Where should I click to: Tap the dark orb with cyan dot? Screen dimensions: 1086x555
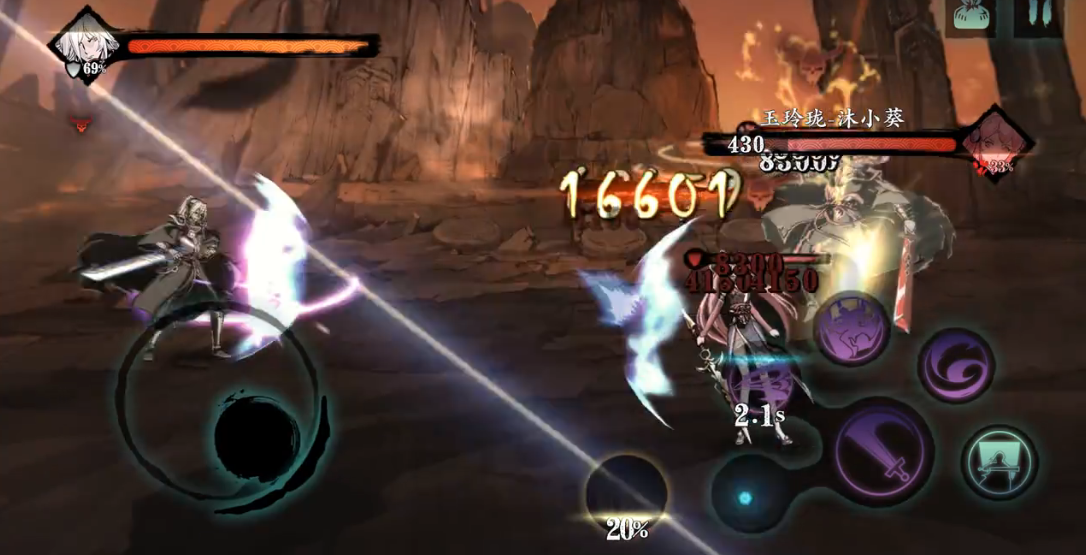746,496
